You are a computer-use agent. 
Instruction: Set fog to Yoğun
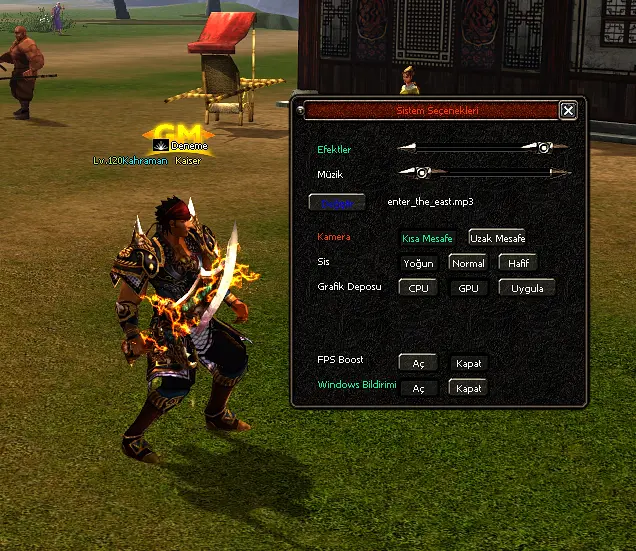click(x=418, y=263)
